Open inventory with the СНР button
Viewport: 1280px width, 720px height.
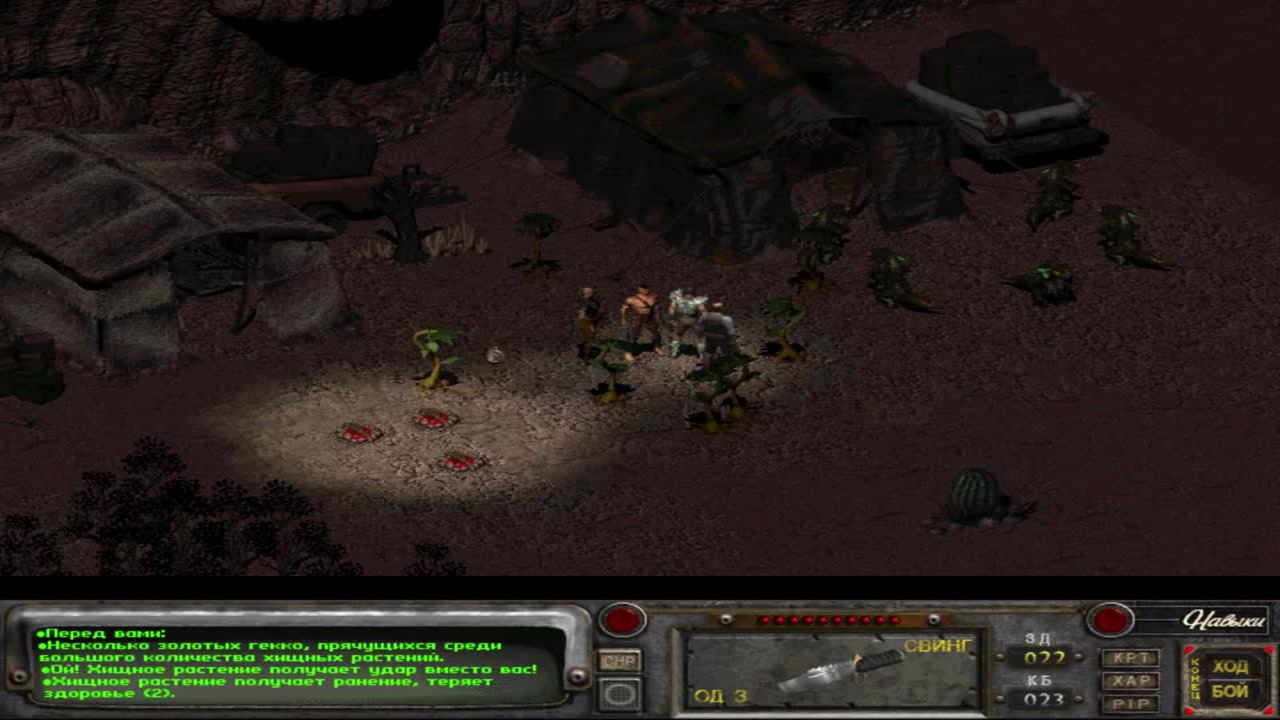pos(620,661)
